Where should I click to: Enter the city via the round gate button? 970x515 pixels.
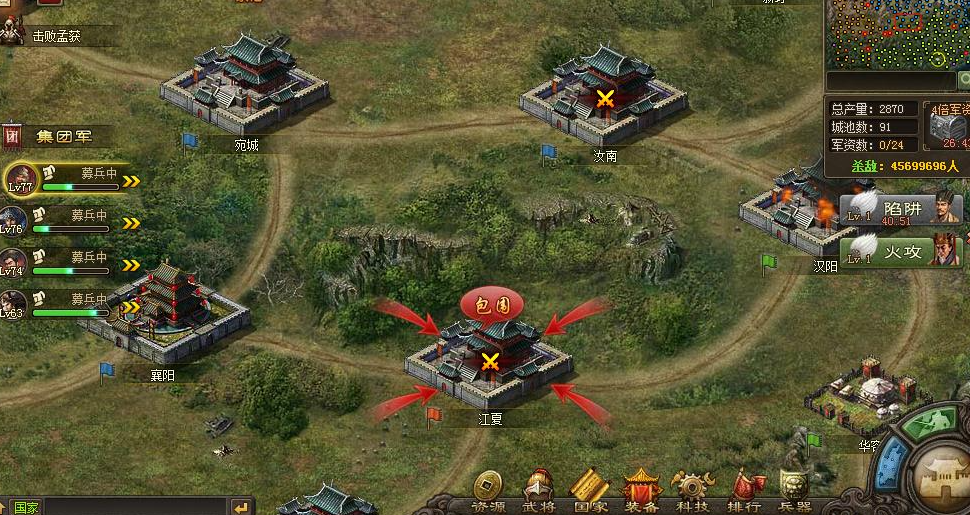[x=942, y=472]
